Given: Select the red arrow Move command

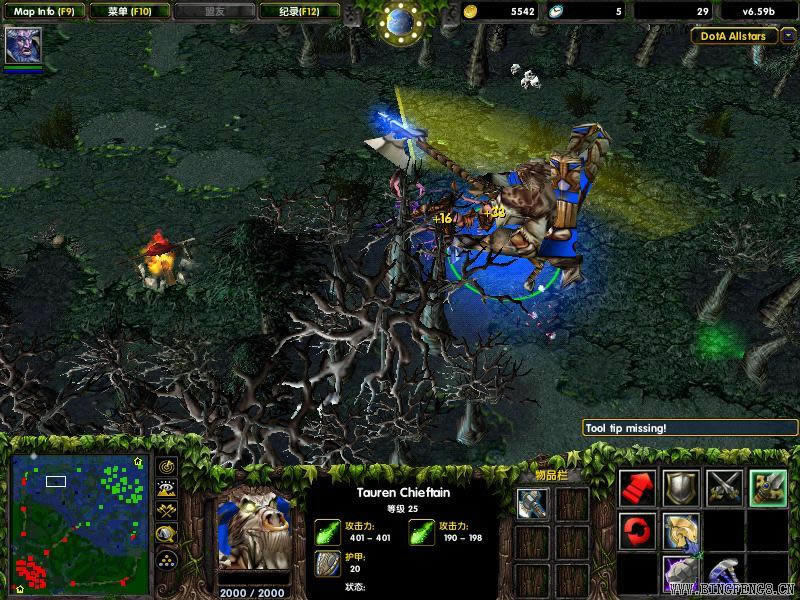Looking at the screenshot, I should (637, 487).
